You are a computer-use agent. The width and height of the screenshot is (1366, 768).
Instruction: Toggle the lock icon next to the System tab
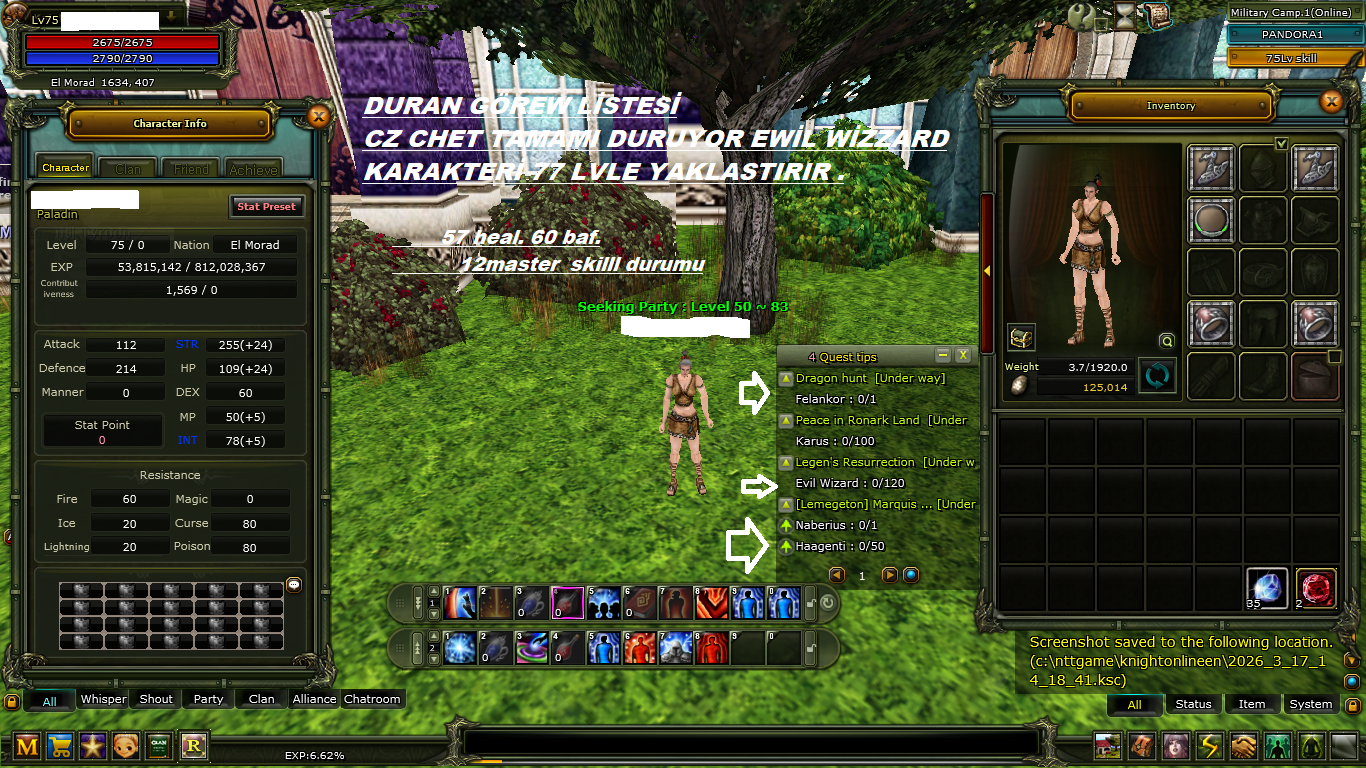click(x=1353, y=704)
